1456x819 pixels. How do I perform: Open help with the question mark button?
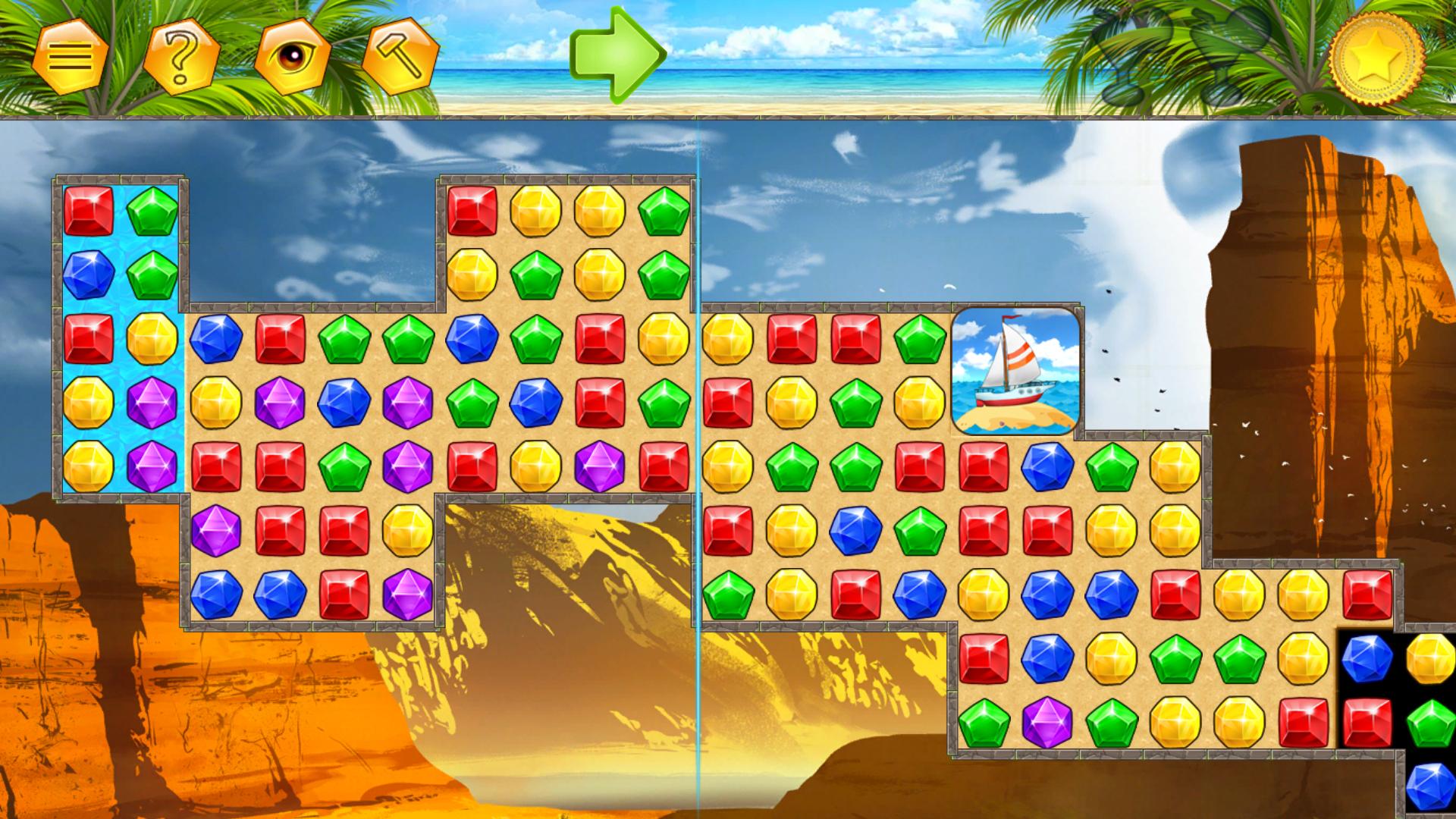point(181,56)
